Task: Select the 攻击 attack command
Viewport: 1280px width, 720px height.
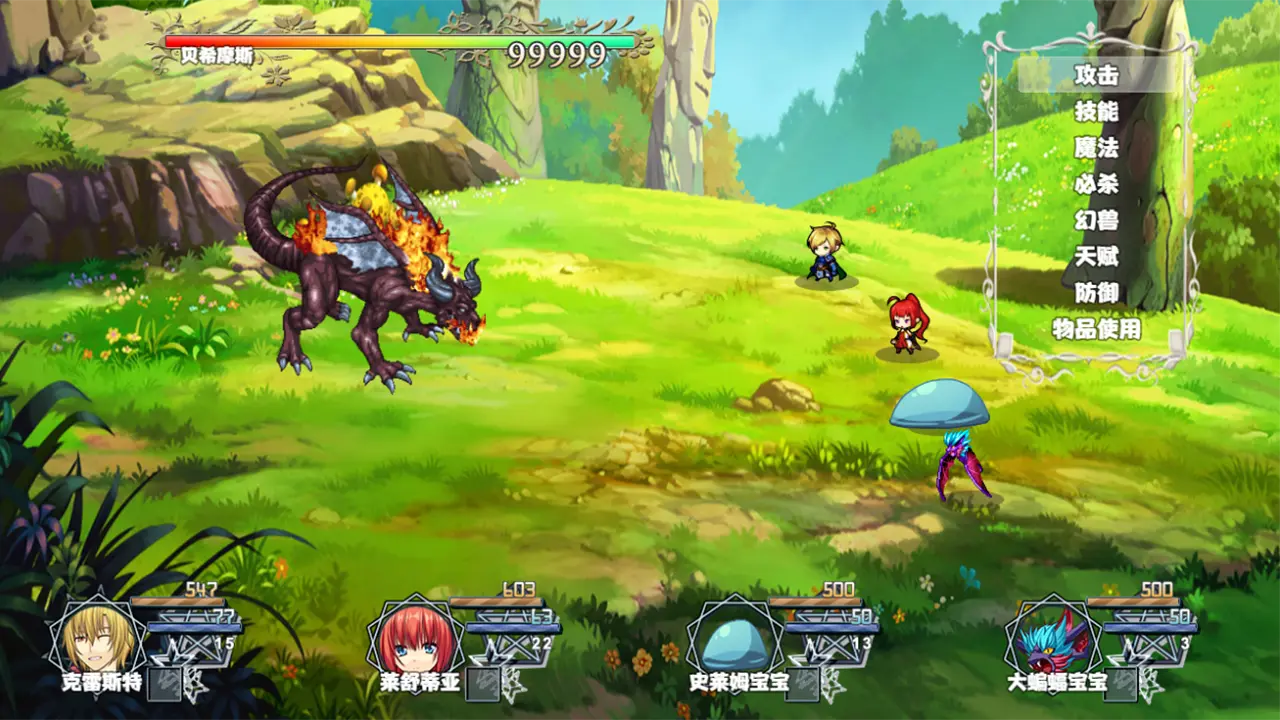Action: [x=1096, y=75]
